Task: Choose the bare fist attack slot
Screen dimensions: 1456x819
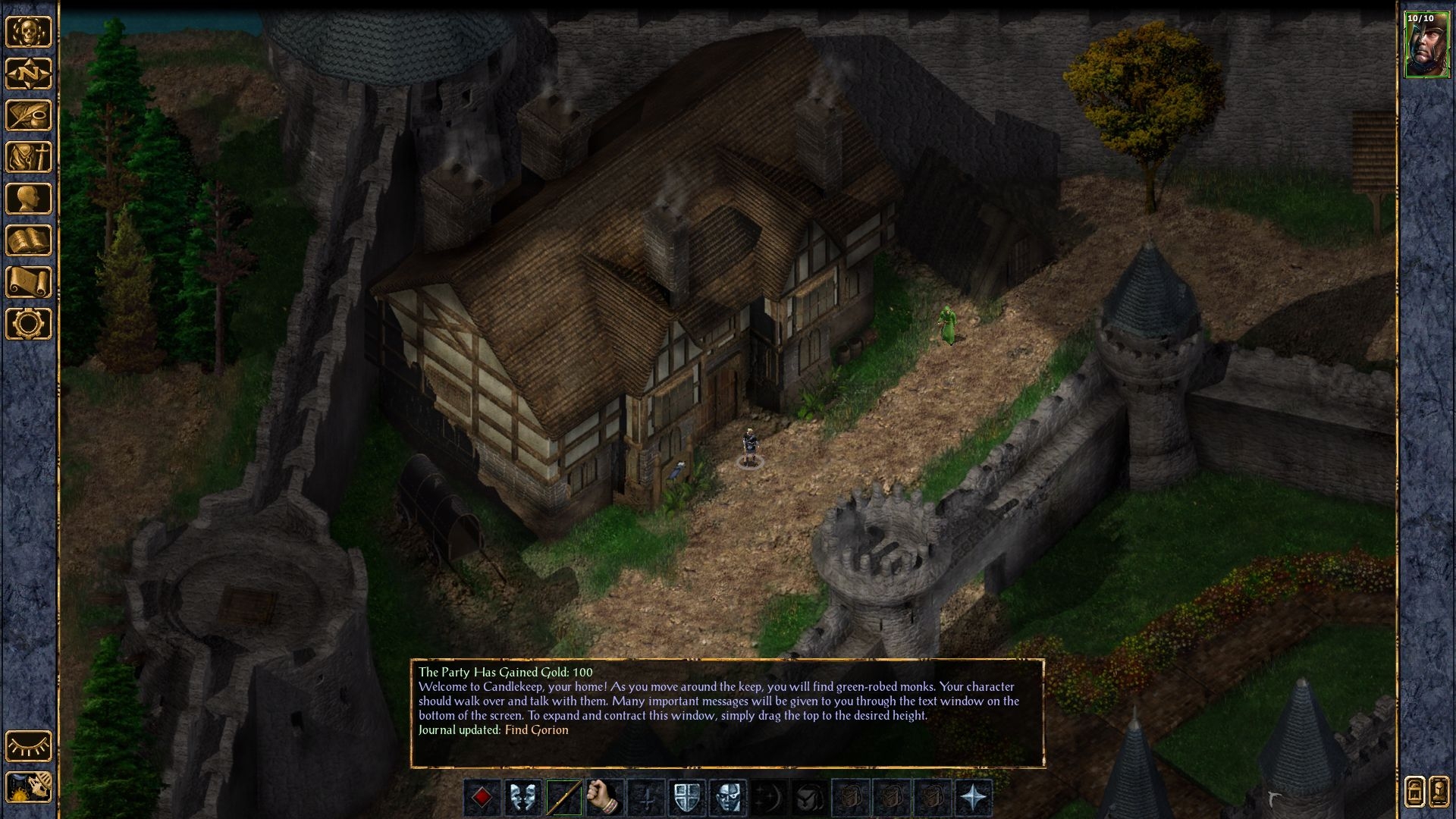Action: 605,798
